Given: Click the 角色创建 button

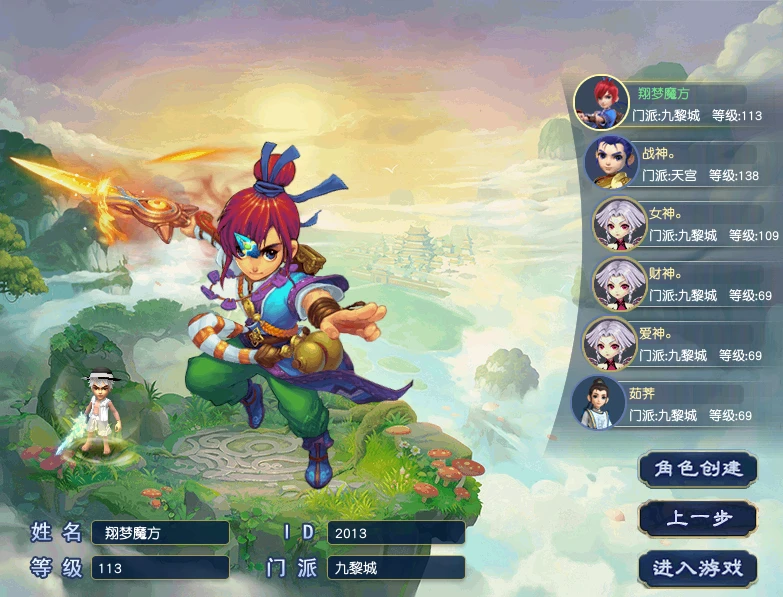Looking at the screenshot, I should point(697,469).
